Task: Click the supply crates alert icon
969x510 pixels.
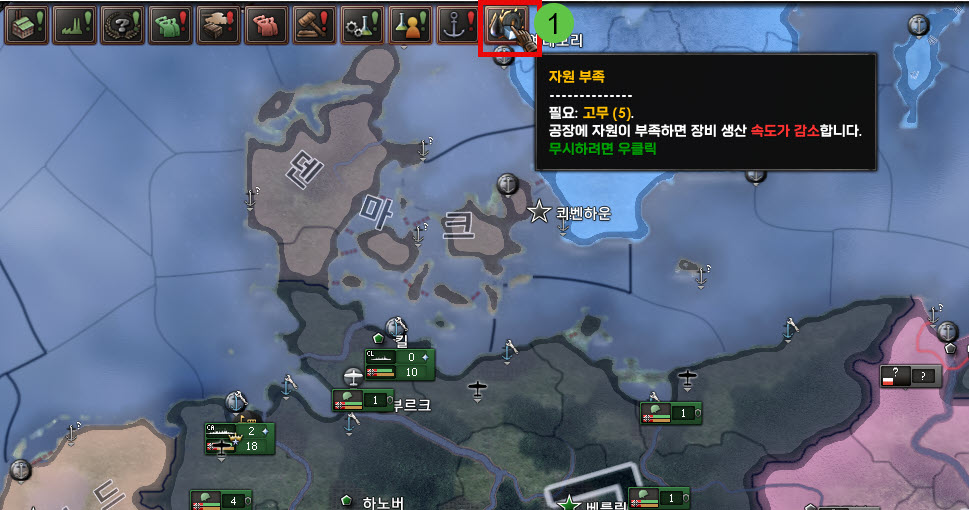Action: pyautogui.click(x=219, y=24)
